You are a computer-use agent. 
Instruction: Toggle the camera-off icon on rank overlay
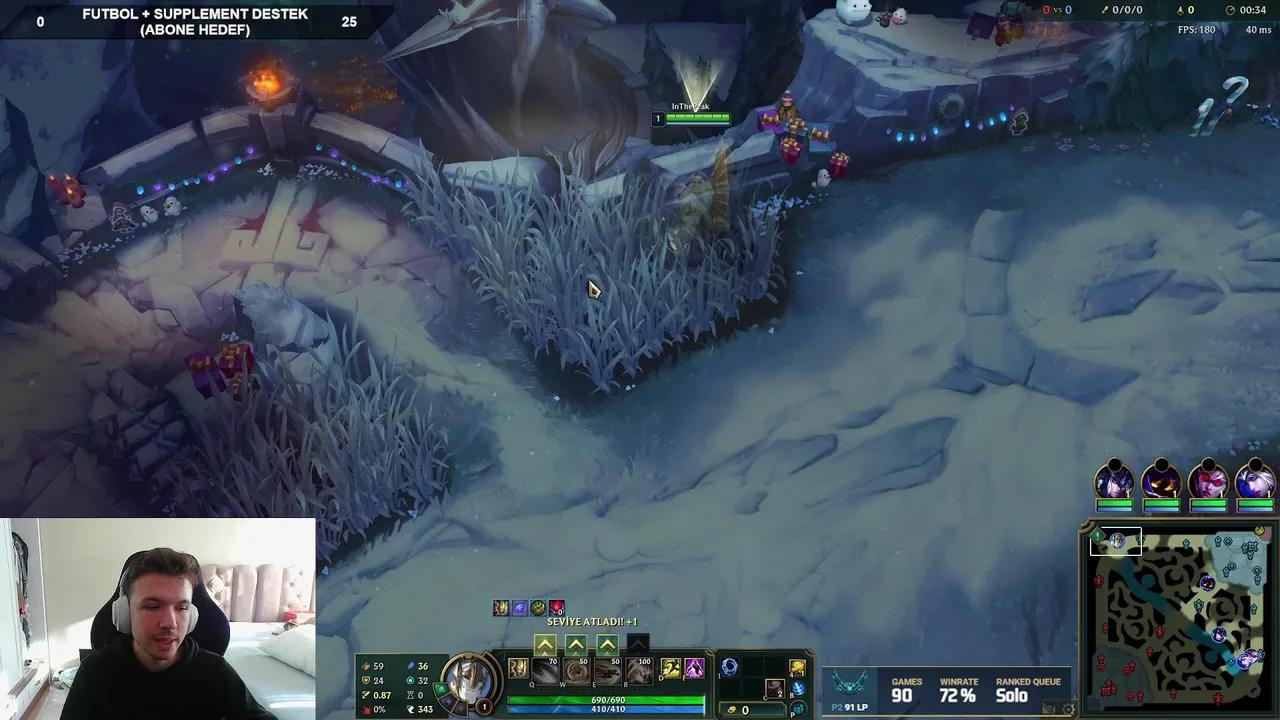pyautogui.click(x=1050, y=707)
